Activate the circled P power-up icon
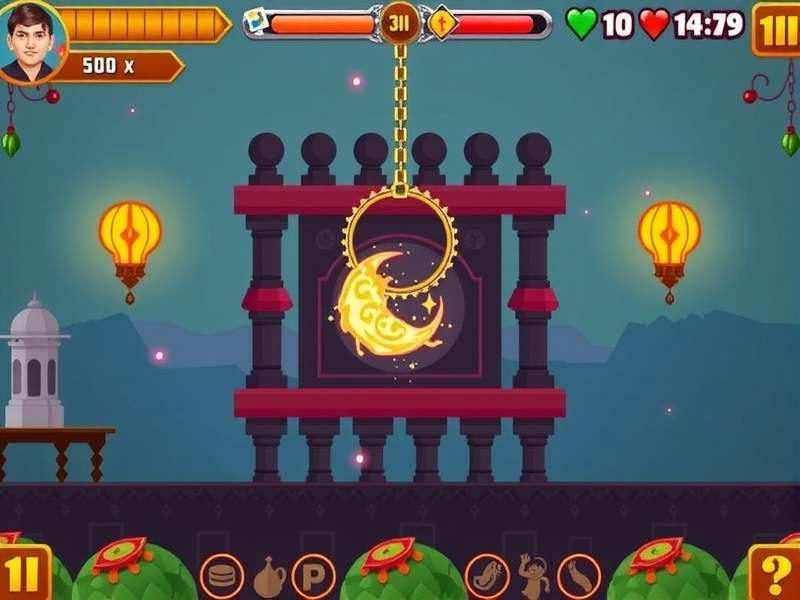This screenshot has height=600, width=800. click(312, 576)
